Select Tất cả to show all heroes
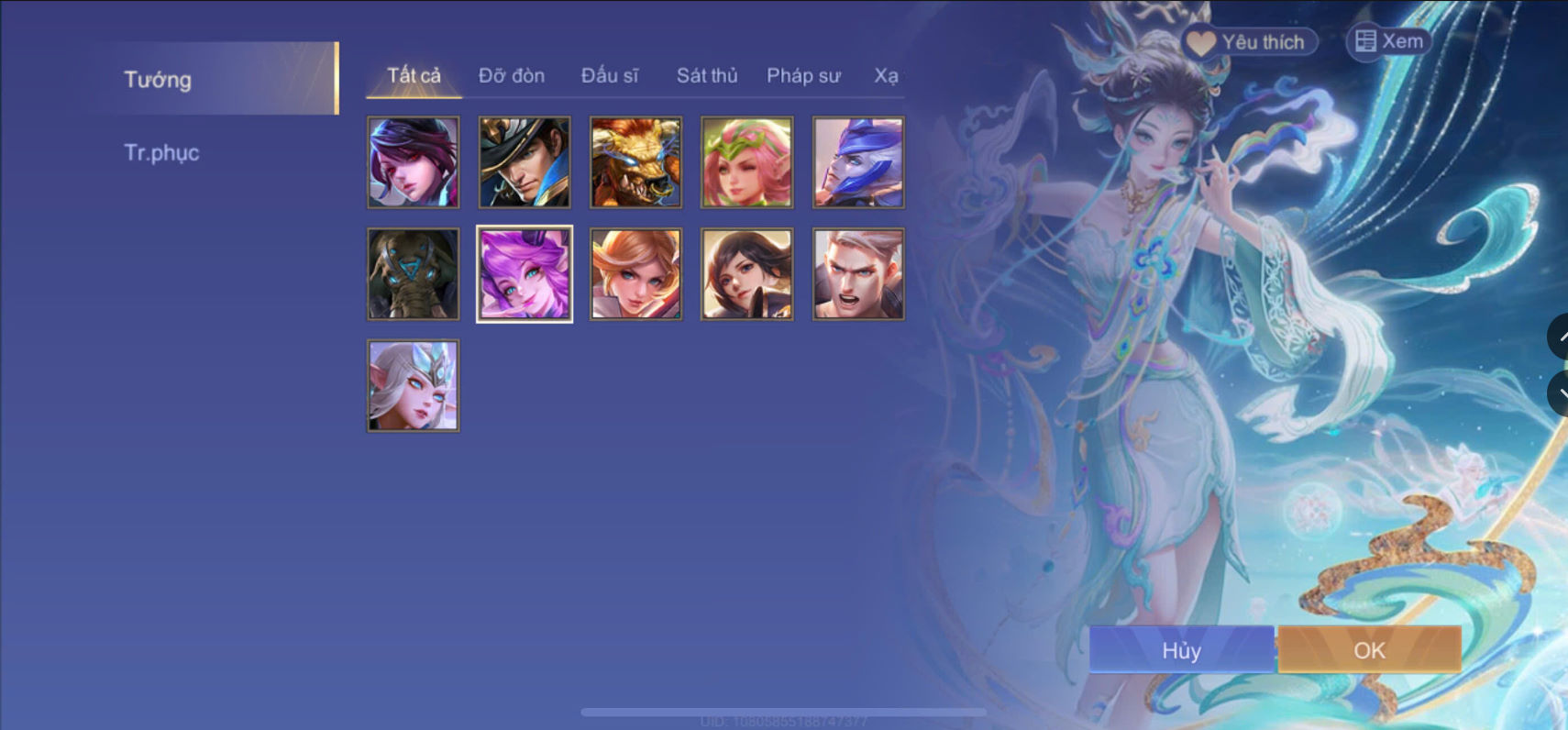Screen dimensions: 1568x730 413,76
